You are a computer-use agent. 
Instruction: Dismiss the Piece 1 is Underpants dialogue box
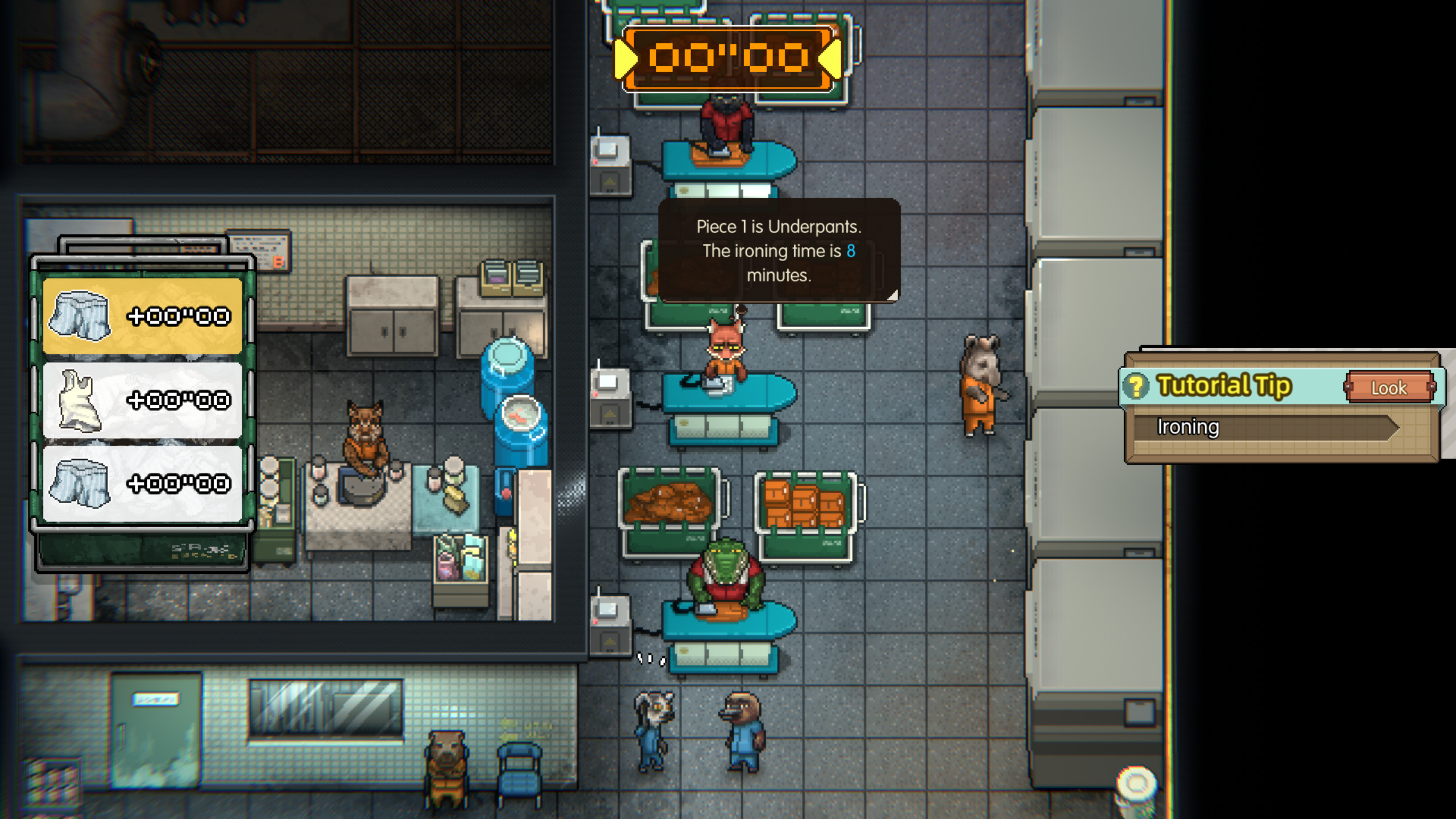[x=778, y=253]
